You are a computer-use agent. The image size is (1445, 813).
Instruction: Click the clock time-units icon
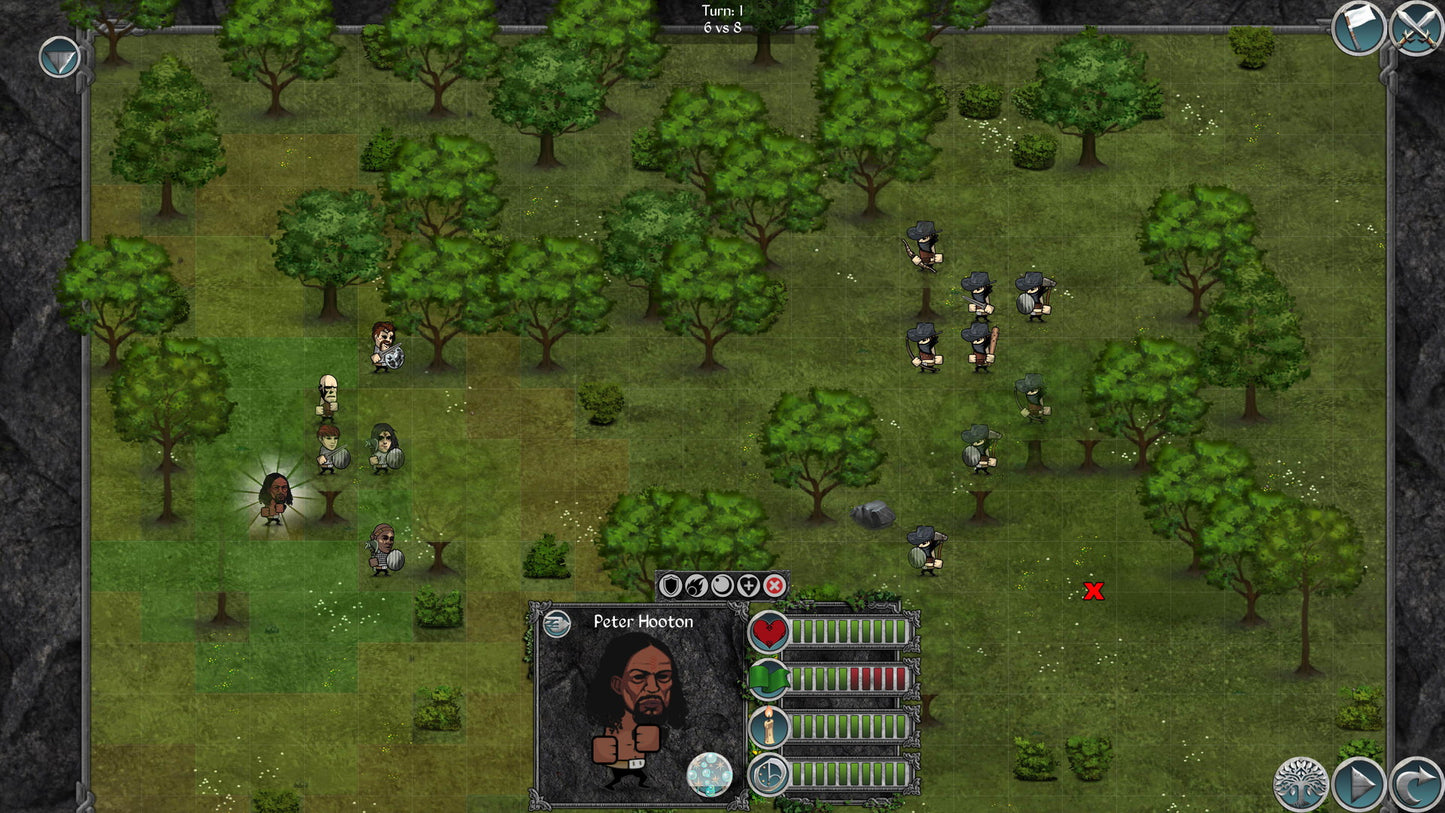(769, 775)
